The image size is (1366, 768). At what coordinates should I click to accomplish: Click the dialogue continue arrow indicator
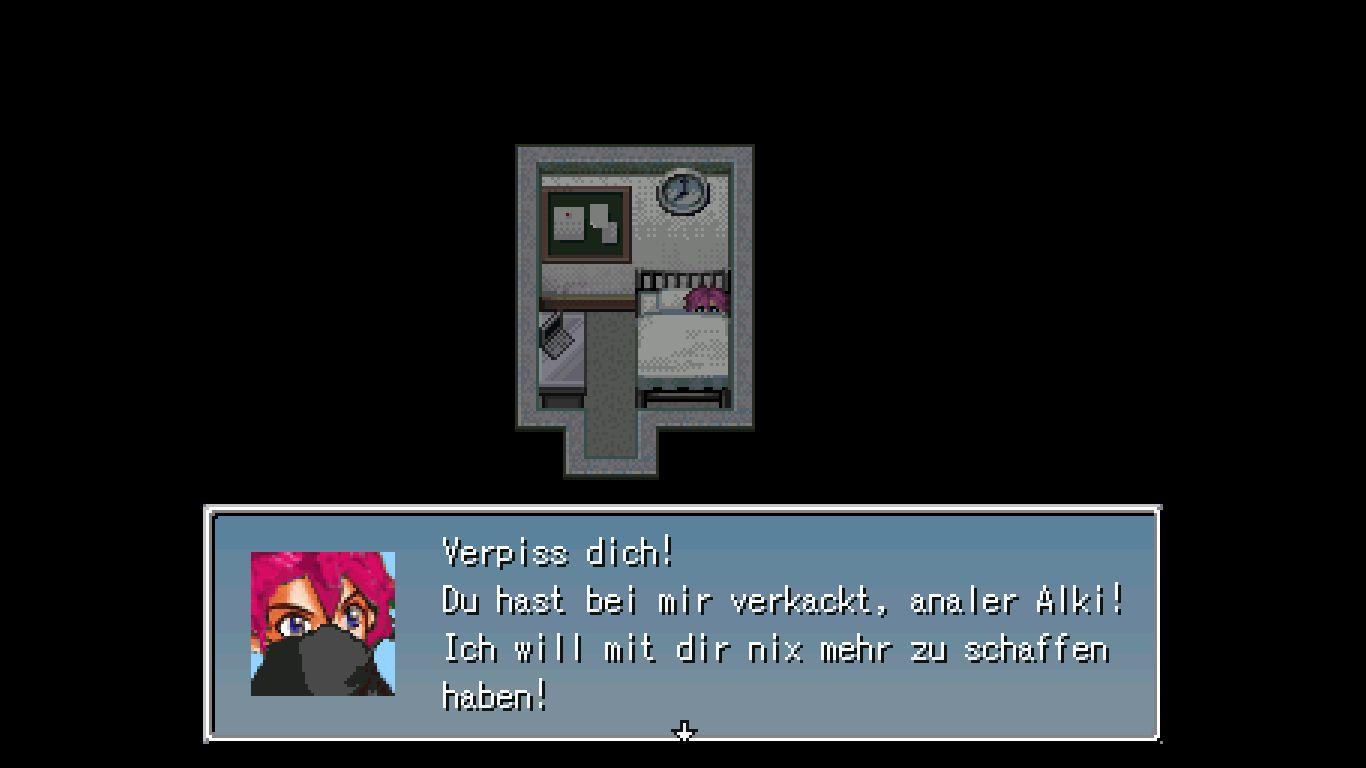click(684, 733)
